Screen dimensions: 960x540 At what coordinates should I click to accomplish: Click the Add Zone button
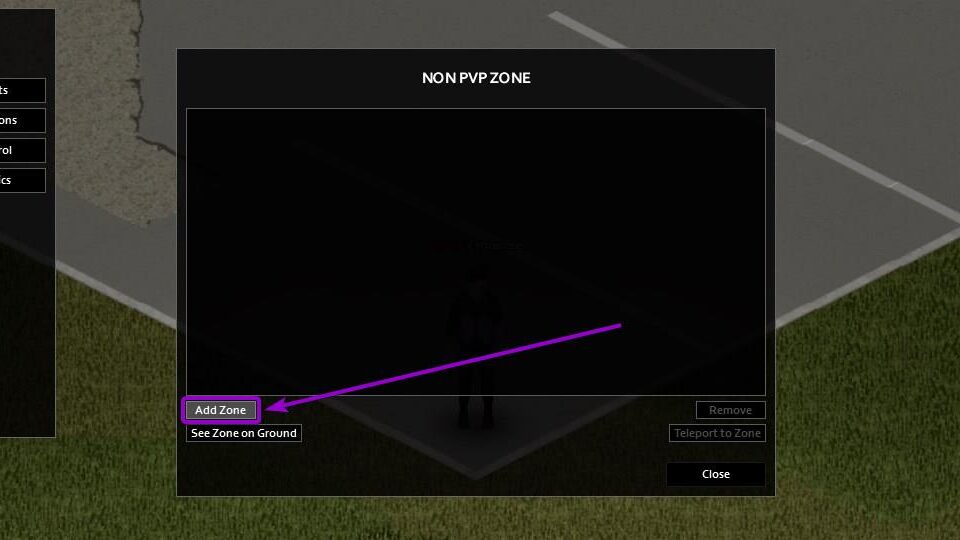coord(221,410)
